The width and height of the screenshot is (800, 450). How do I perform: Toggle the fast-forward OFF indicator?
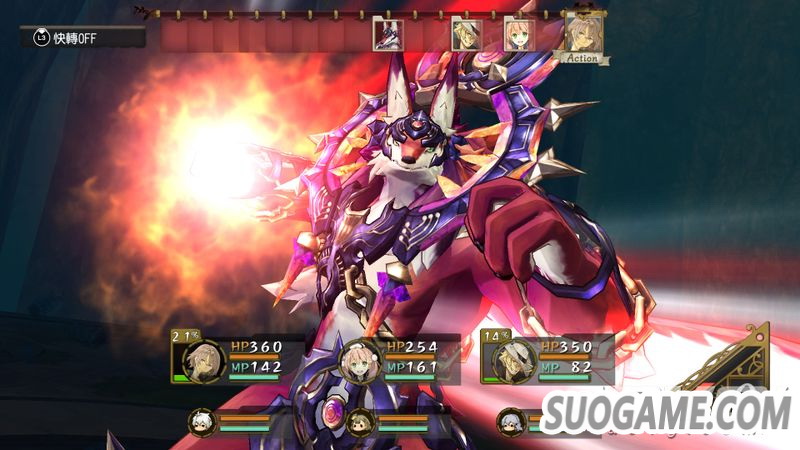[82, 37]
